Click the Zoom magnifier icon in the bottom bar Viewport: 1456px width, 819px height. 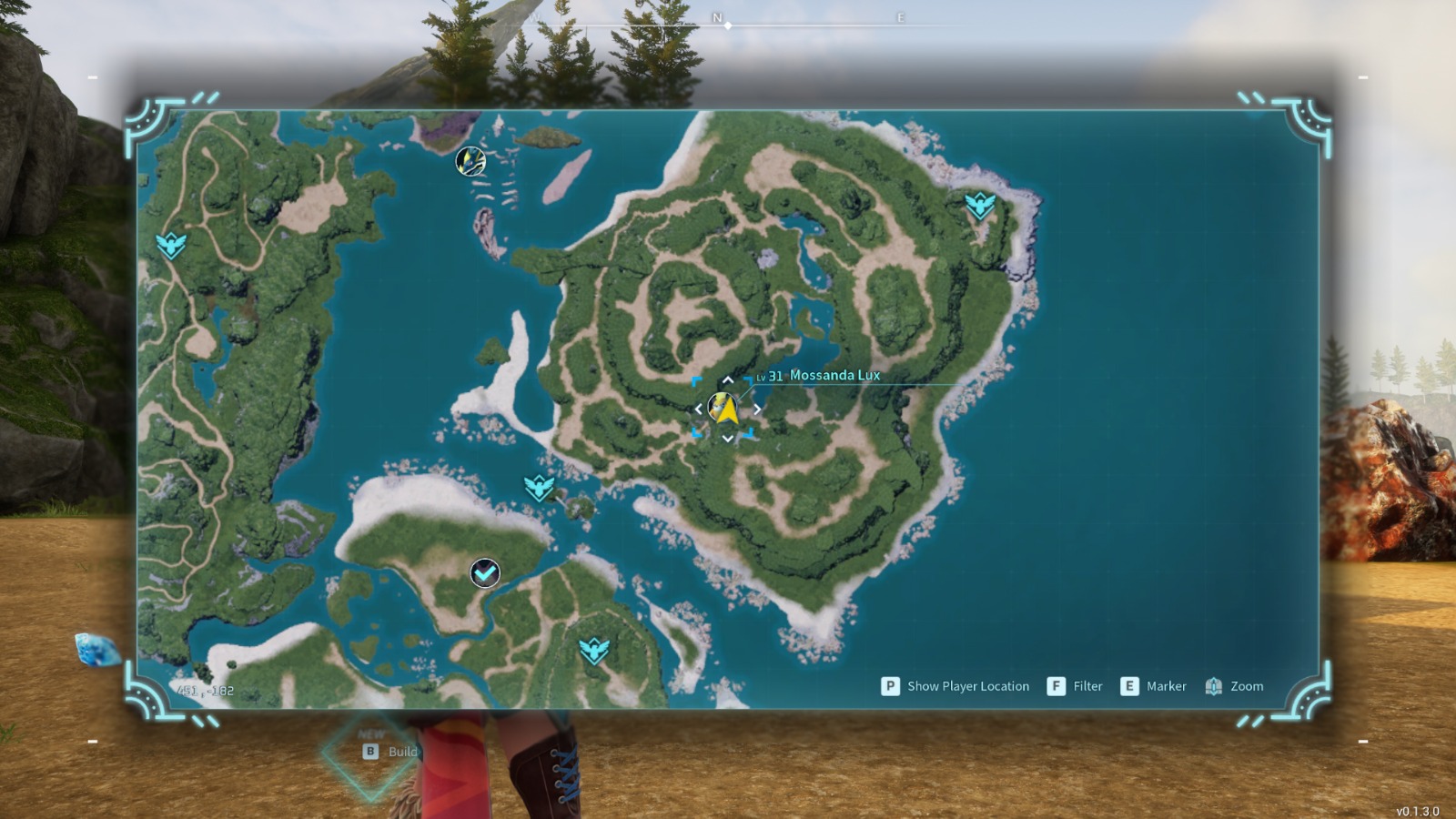click(x=1214, y=686)
